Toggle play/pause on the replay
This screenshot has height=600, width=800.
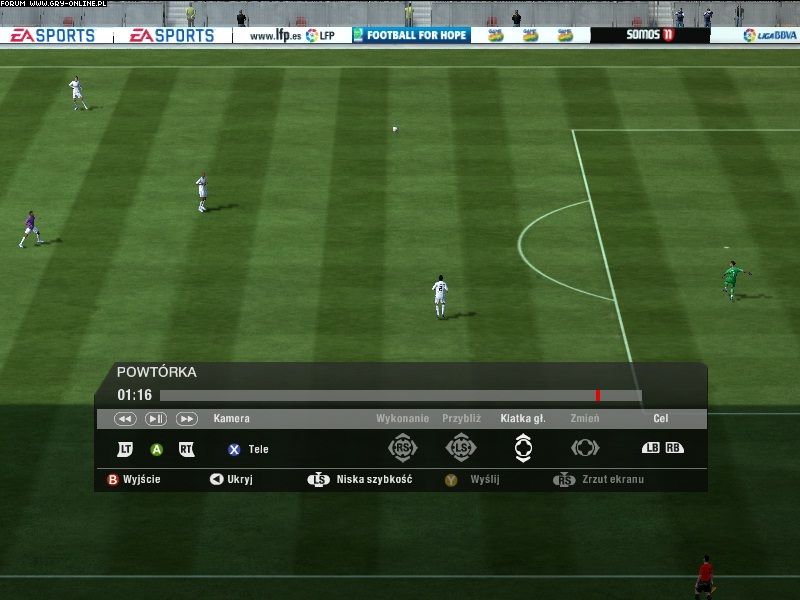[156, 419]
